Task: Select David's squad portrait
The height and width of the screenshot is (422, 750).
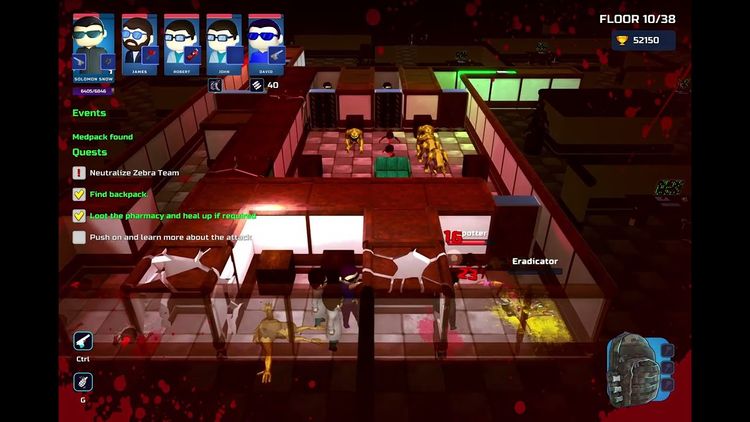Action: (x=265, y=38)
